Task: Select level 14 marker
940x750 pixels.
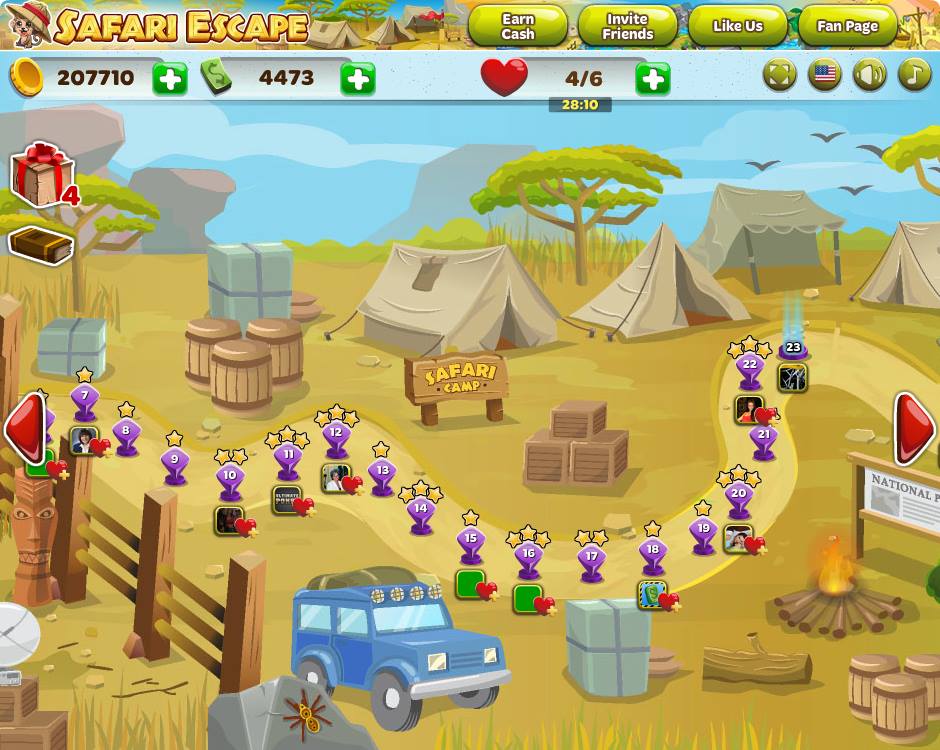Action: (x=421, y=511)
